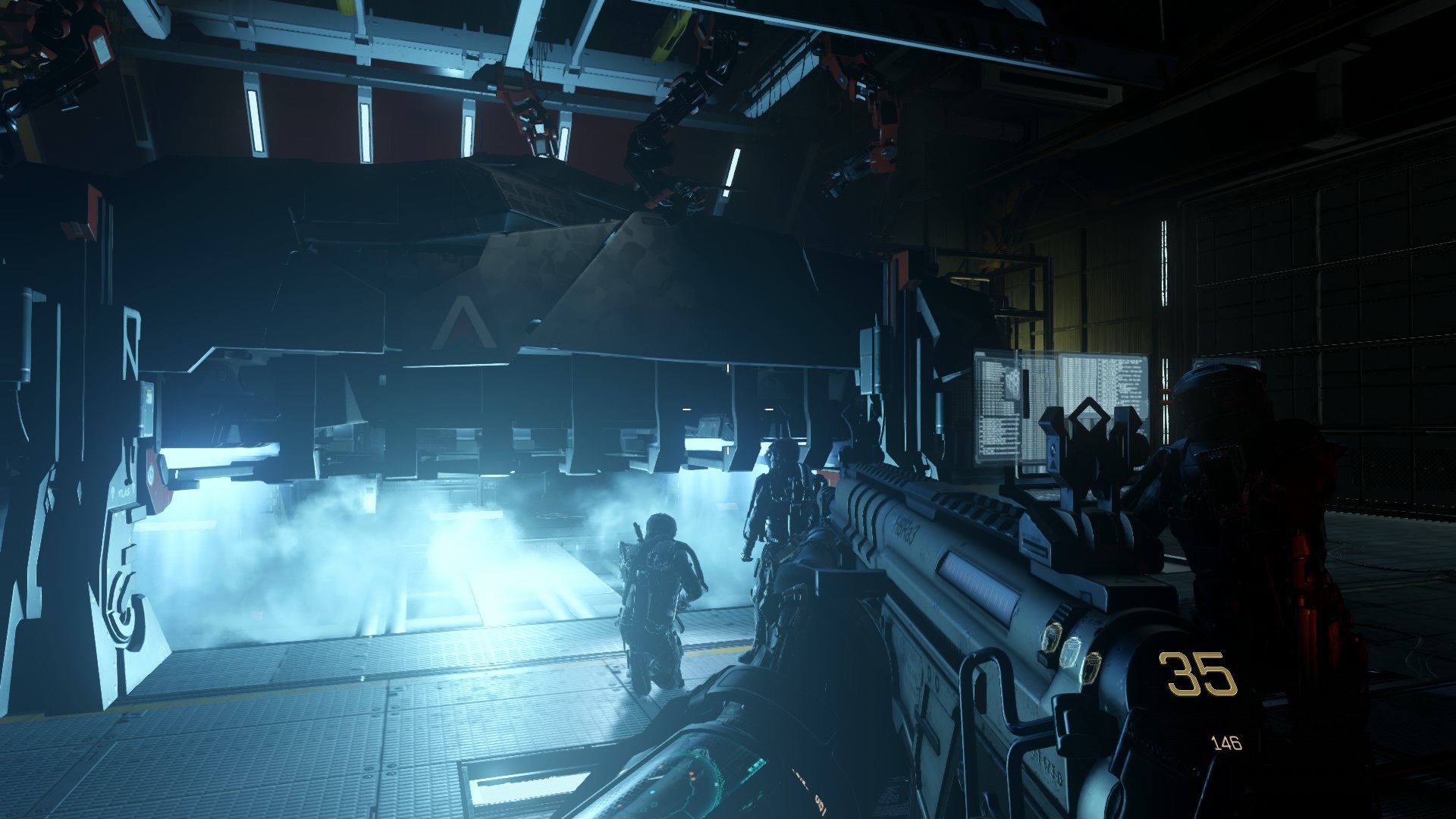The height and width of the screenshot is (819, 1456).
Task: Click the small triangle warning icon below the sight
Action: pos(1053,464)
